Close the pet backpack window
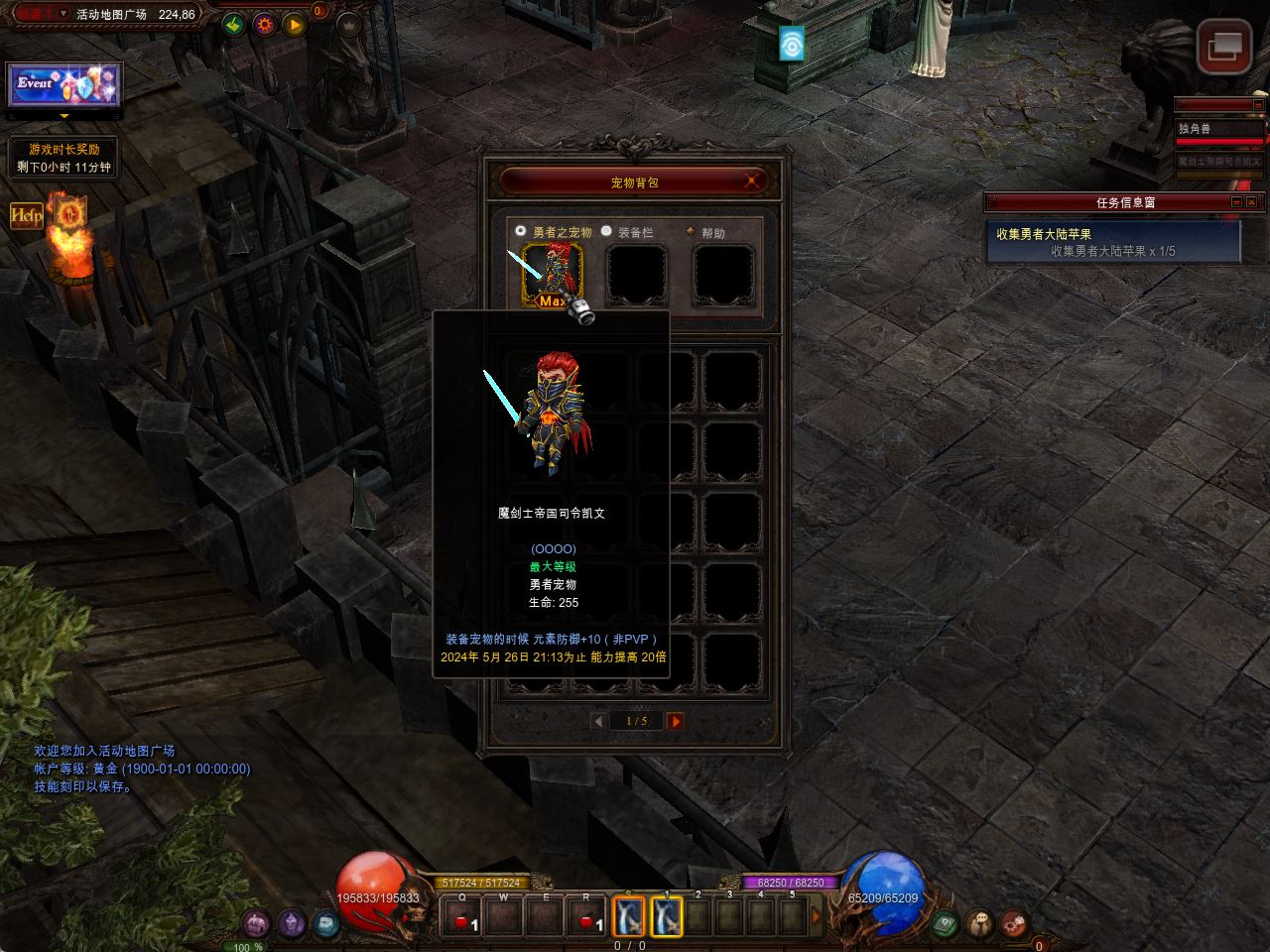 [752, 180]
